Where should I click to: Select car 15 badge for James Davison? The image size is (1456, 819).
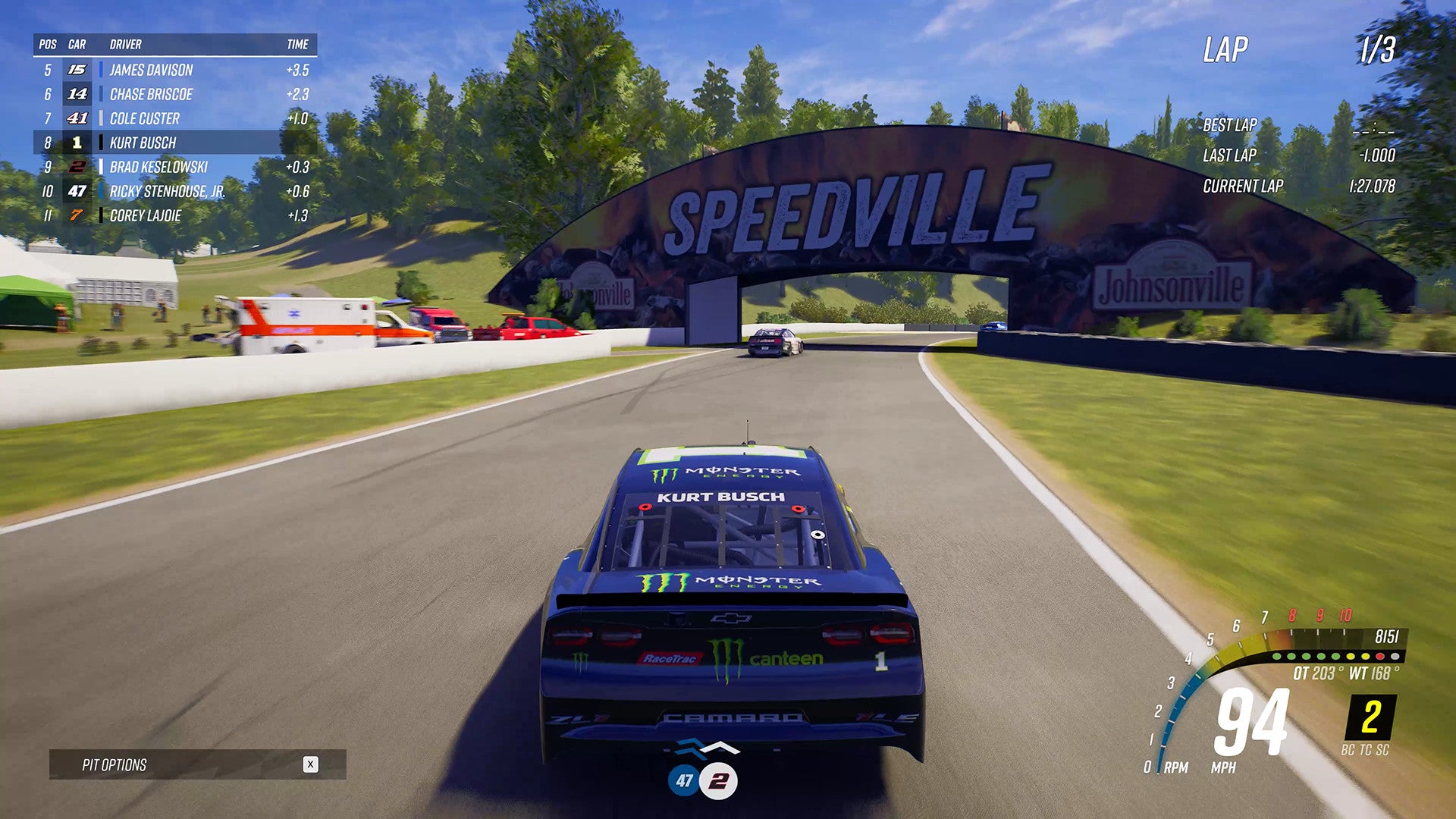pos(76,70)
